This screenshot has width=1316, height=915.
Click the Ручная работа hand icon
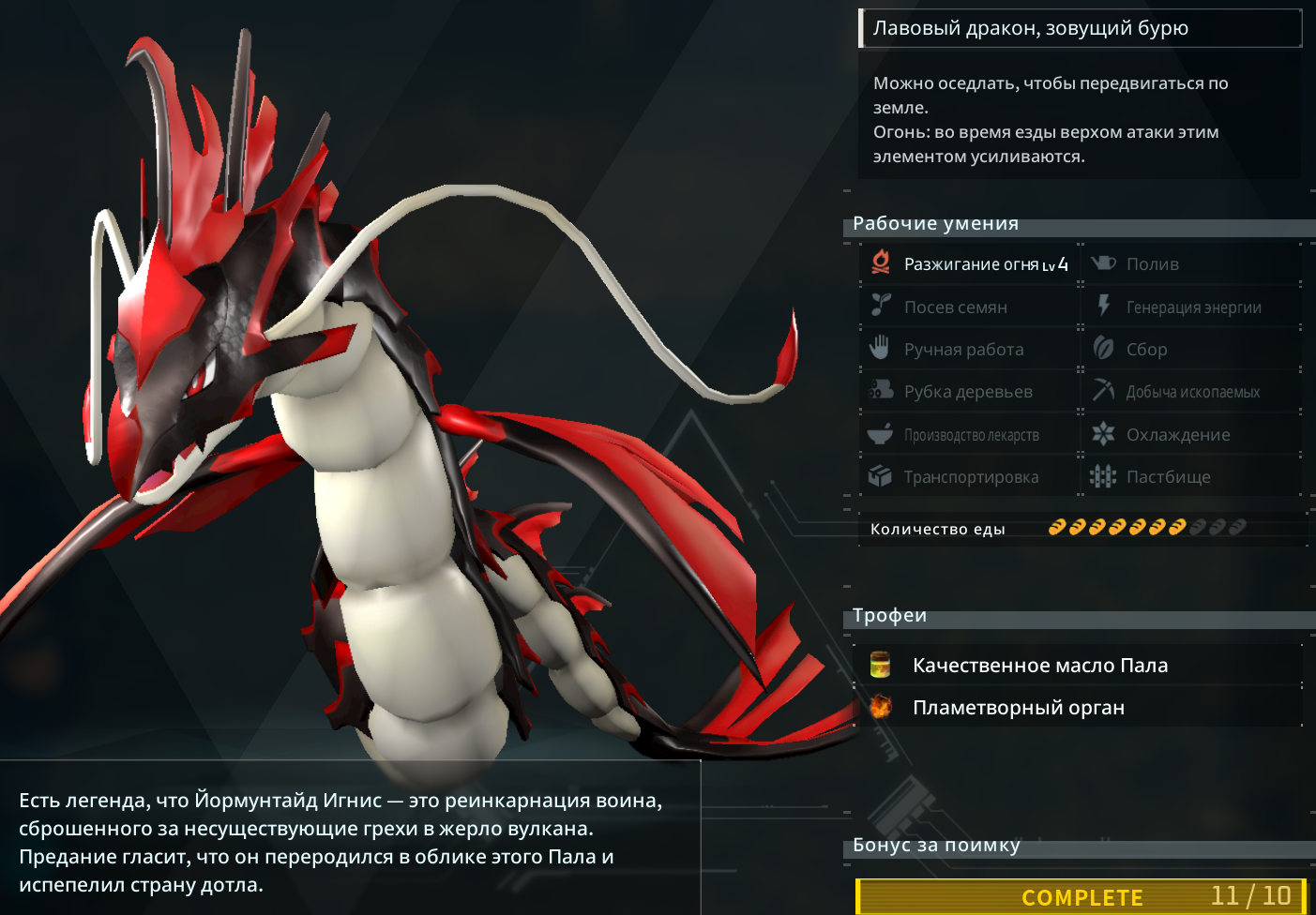click(x=879, y=349)
